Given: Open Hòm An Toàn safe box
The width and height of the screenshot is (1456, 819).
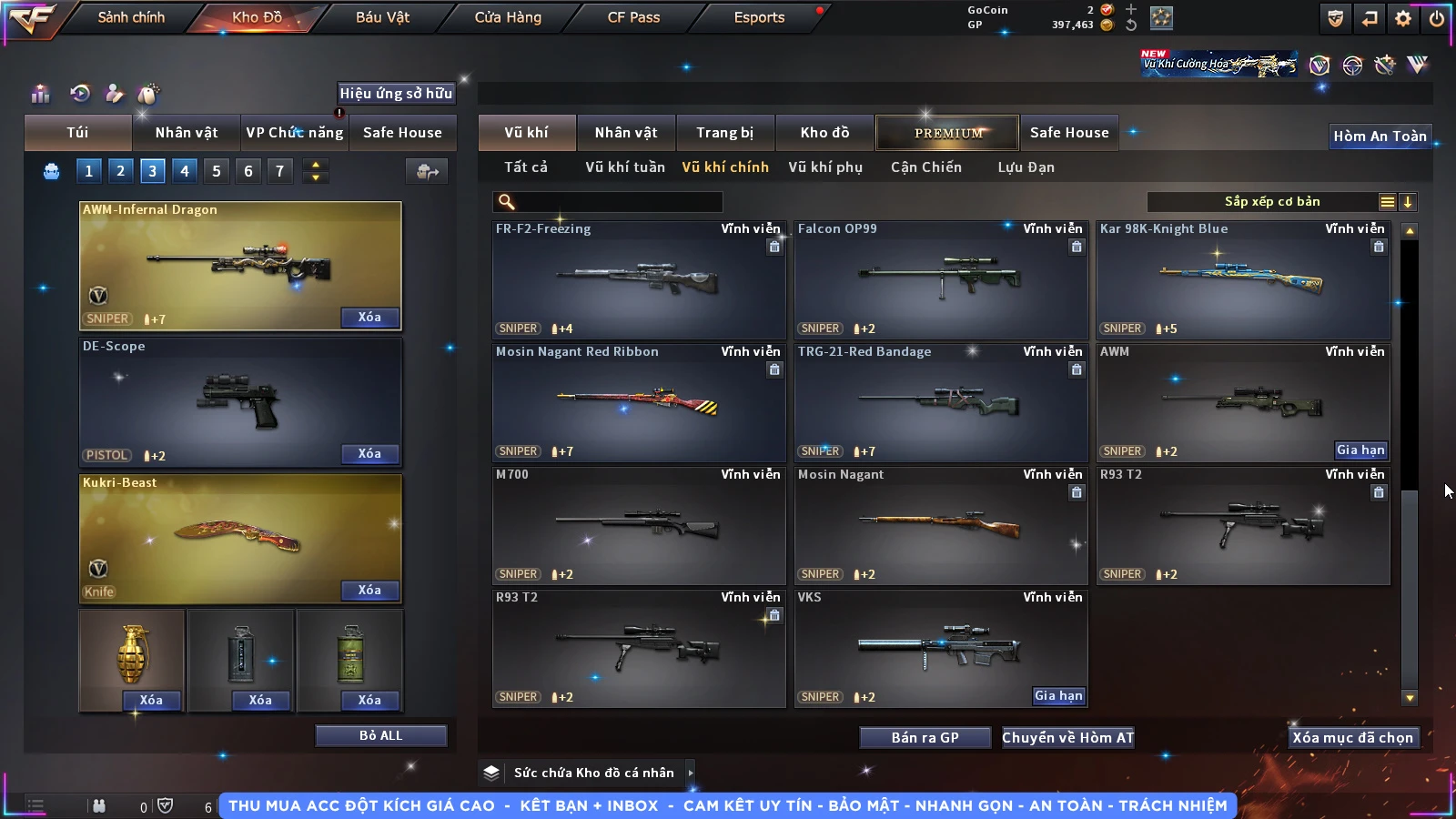Looking at the screenshot, I should (x=1380, y=136).
